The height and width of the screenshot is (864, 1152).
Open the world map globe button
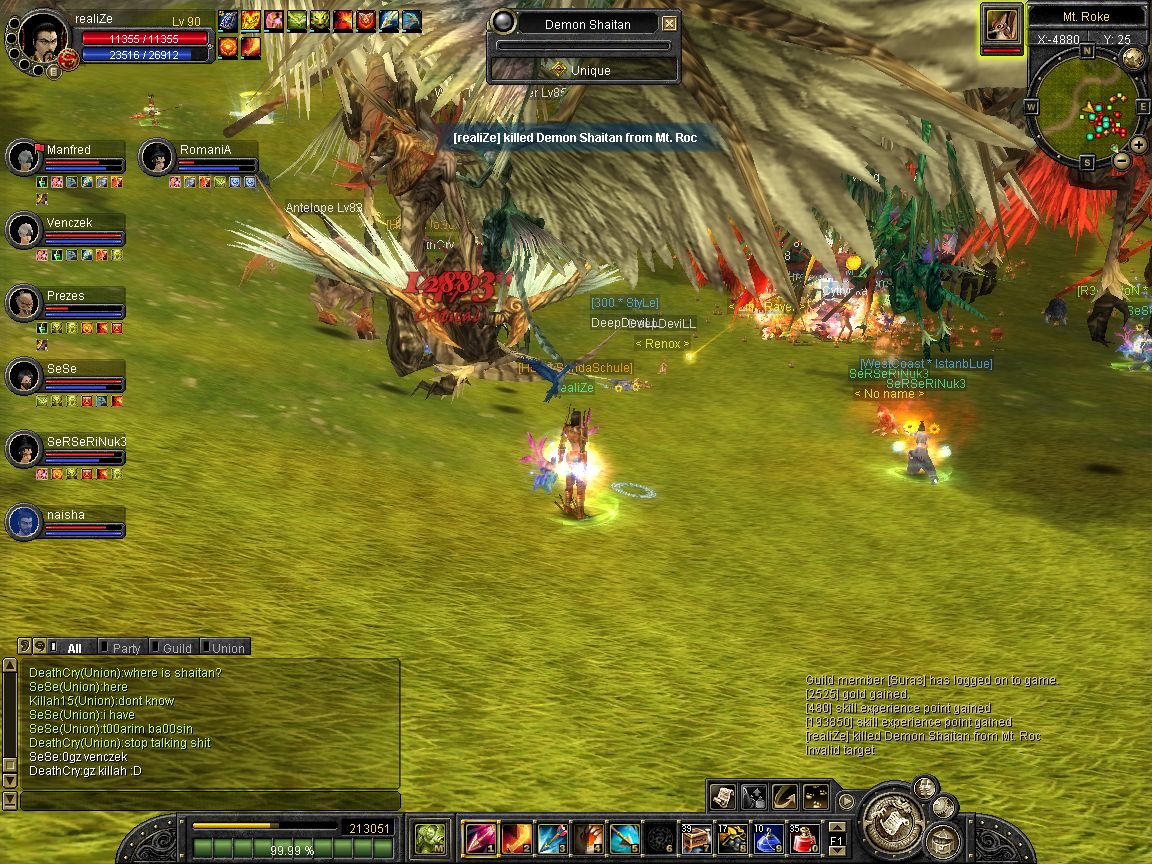click(x=1133, y=58)
